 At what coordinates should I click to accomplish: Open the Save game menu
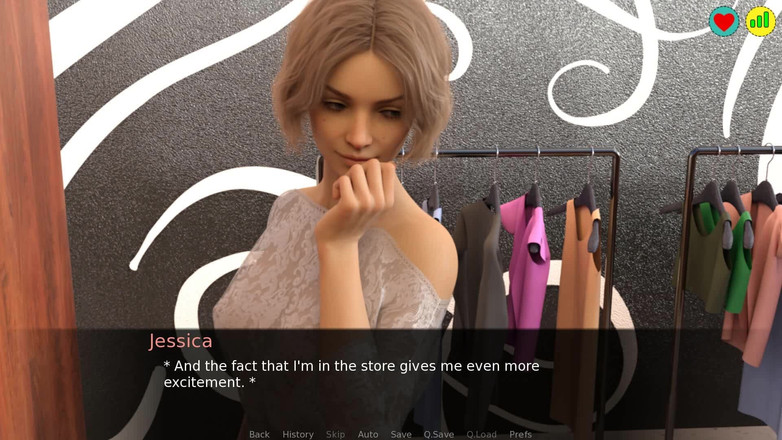tap(401, 434)
